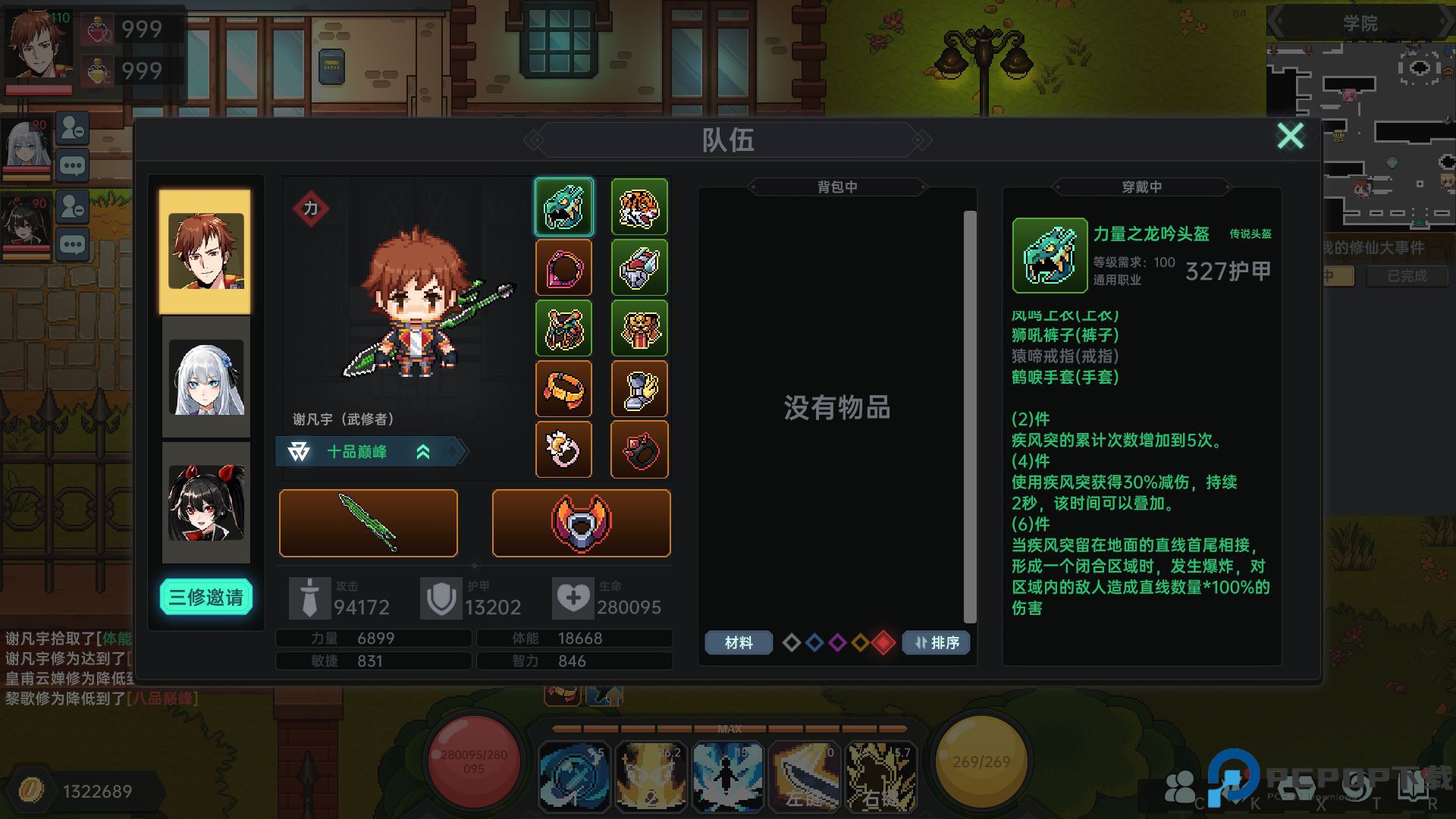Screen dimensions: 1456x819
Task: Inspect the green spear weapon icon
Action: point(368,522)
